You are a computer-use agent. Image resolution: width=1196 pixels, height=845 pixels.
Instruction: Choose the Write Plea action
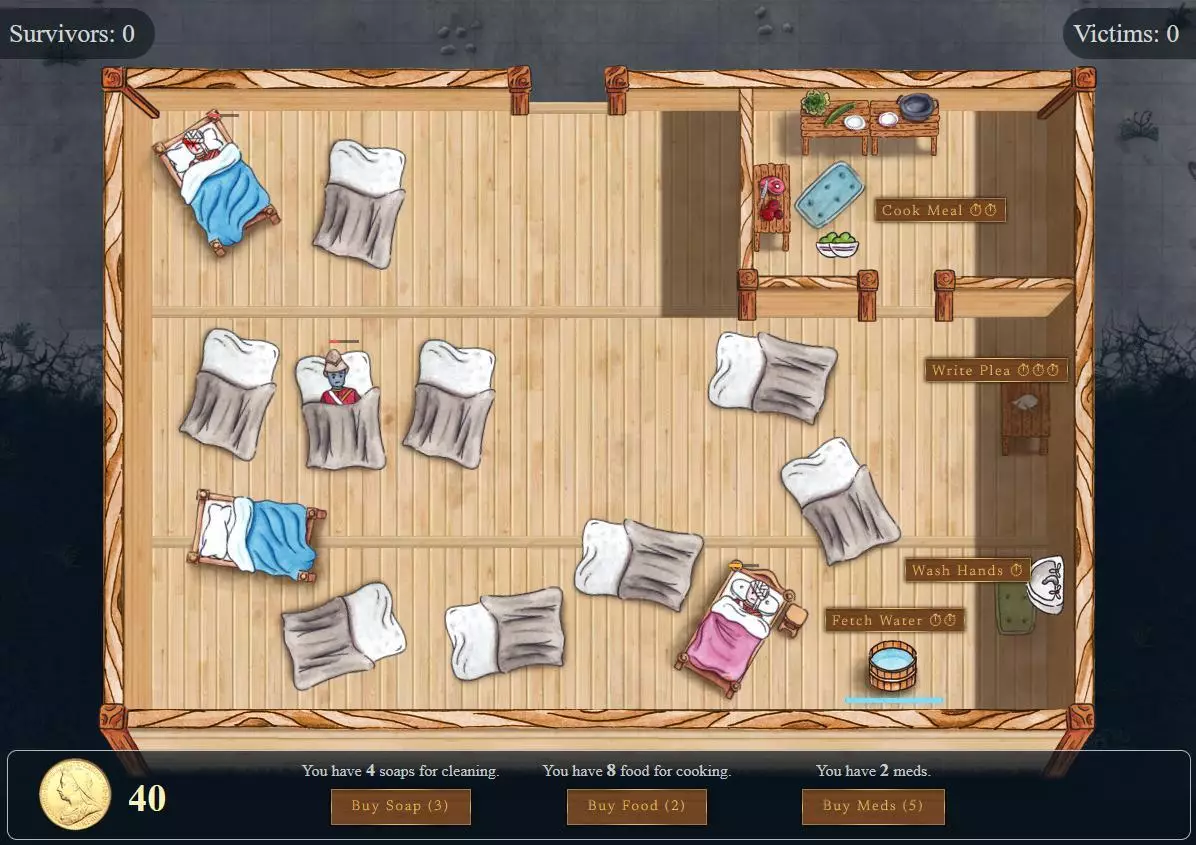coord(995,370)
